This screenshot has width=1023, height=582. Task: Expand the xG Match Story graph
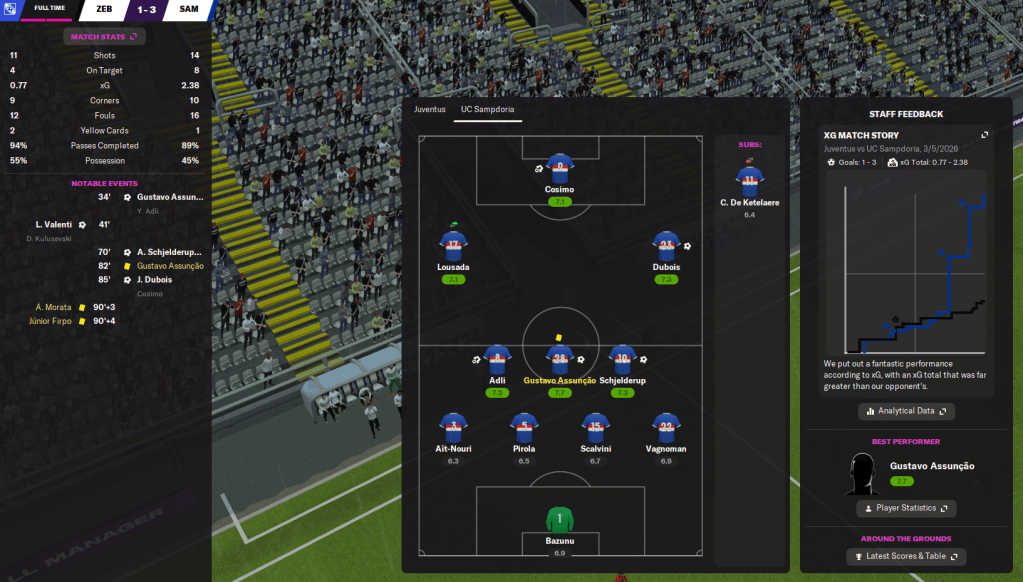pos(984,135)
